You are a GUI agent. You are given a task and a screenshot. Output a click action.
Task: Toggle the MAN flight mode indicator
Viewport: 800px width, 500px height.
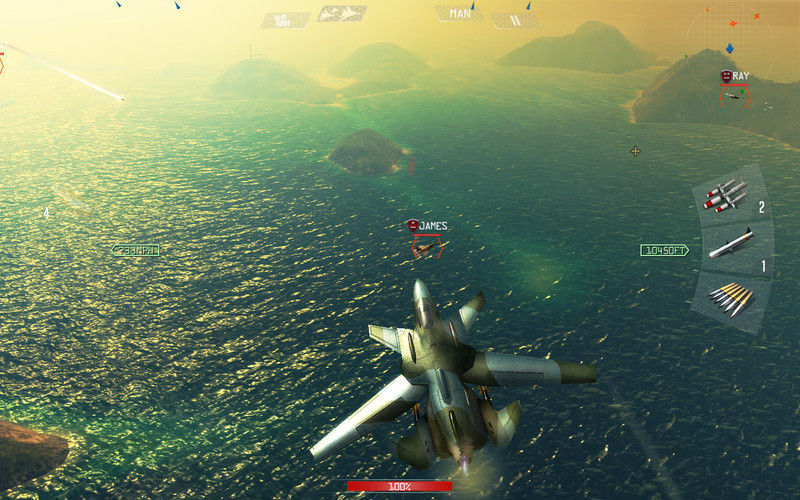click(x=460, y=14)
